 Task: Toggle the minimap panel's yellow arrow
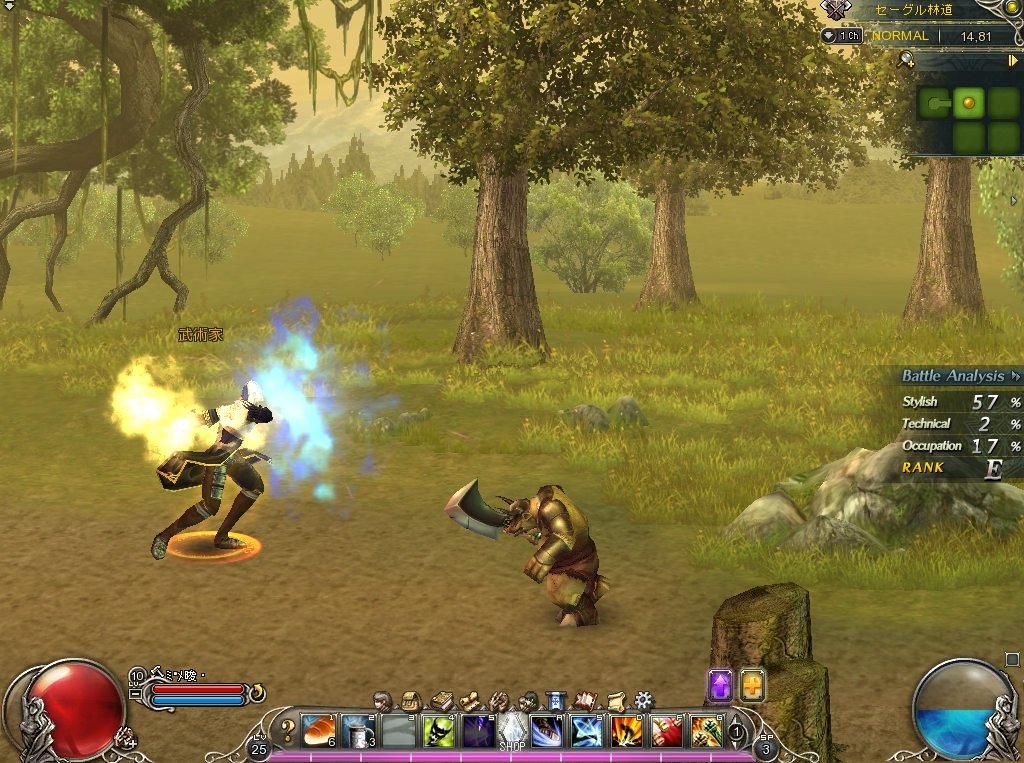1013,60
